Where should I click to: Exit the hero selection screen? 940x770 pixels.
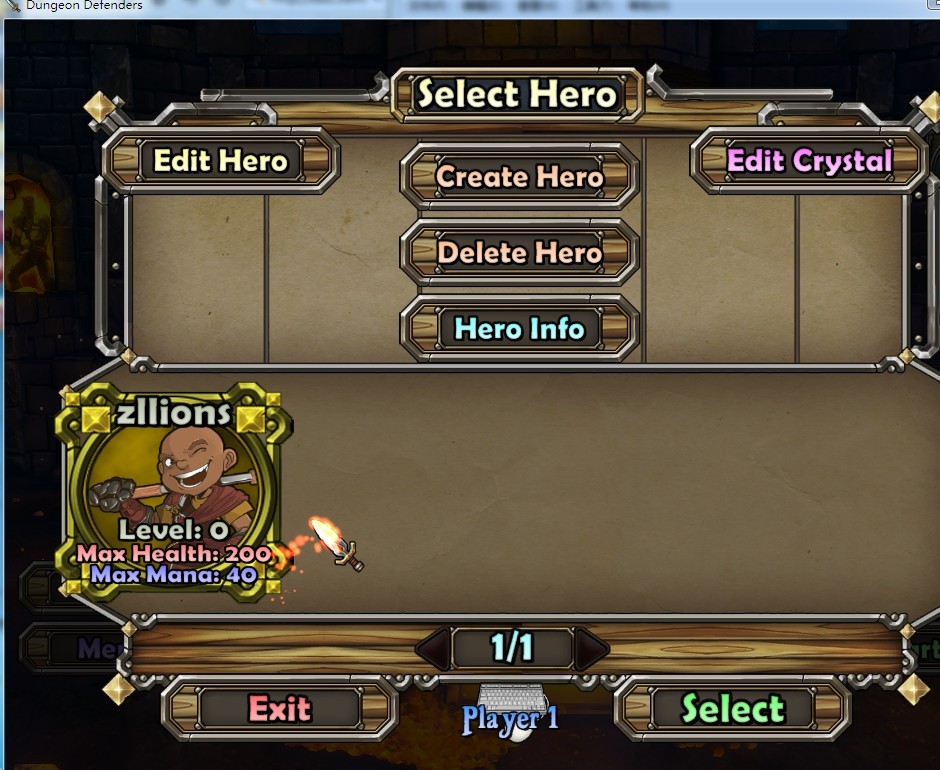(x=280, y=709)
